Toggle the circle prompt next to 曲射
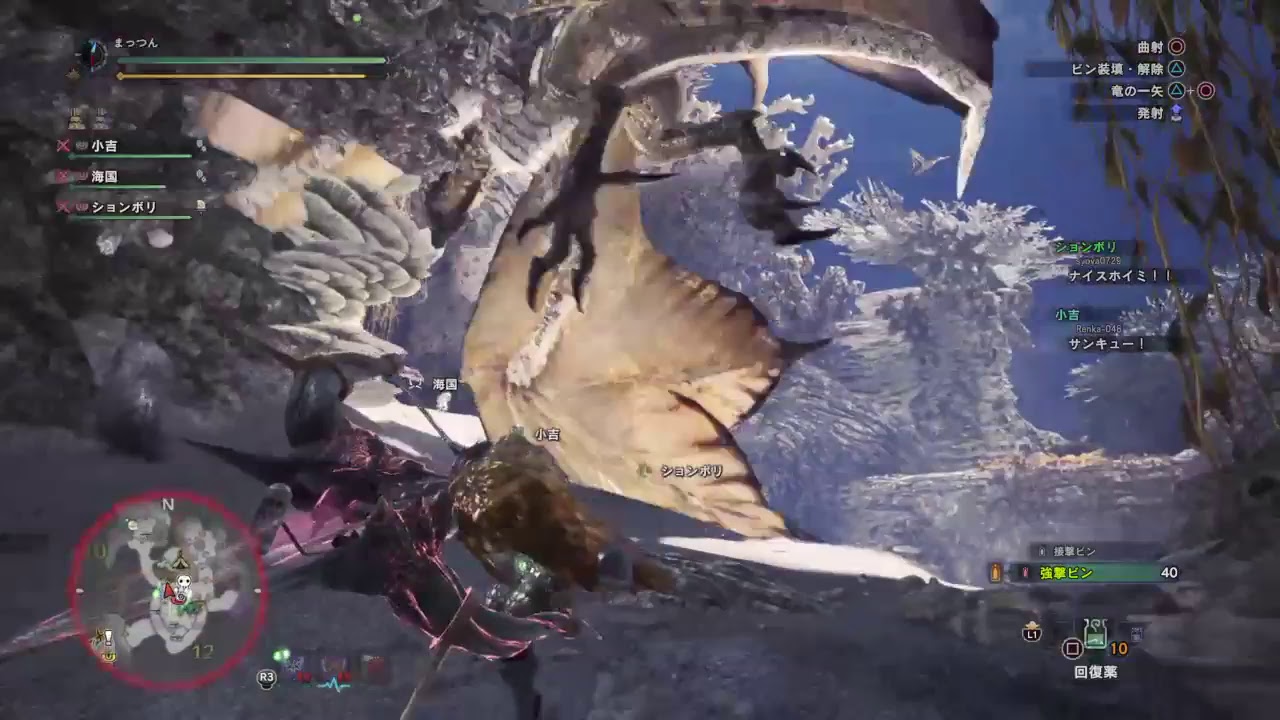Screen dimensions: 1280x720 [1178, 48]
